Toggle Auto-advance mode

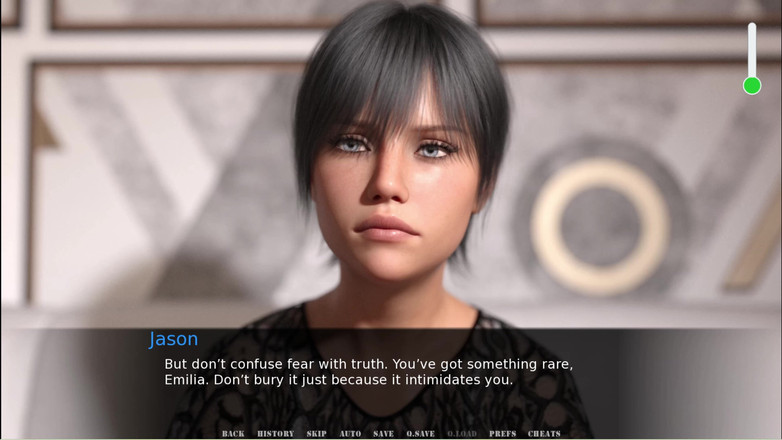coord(350,434)
